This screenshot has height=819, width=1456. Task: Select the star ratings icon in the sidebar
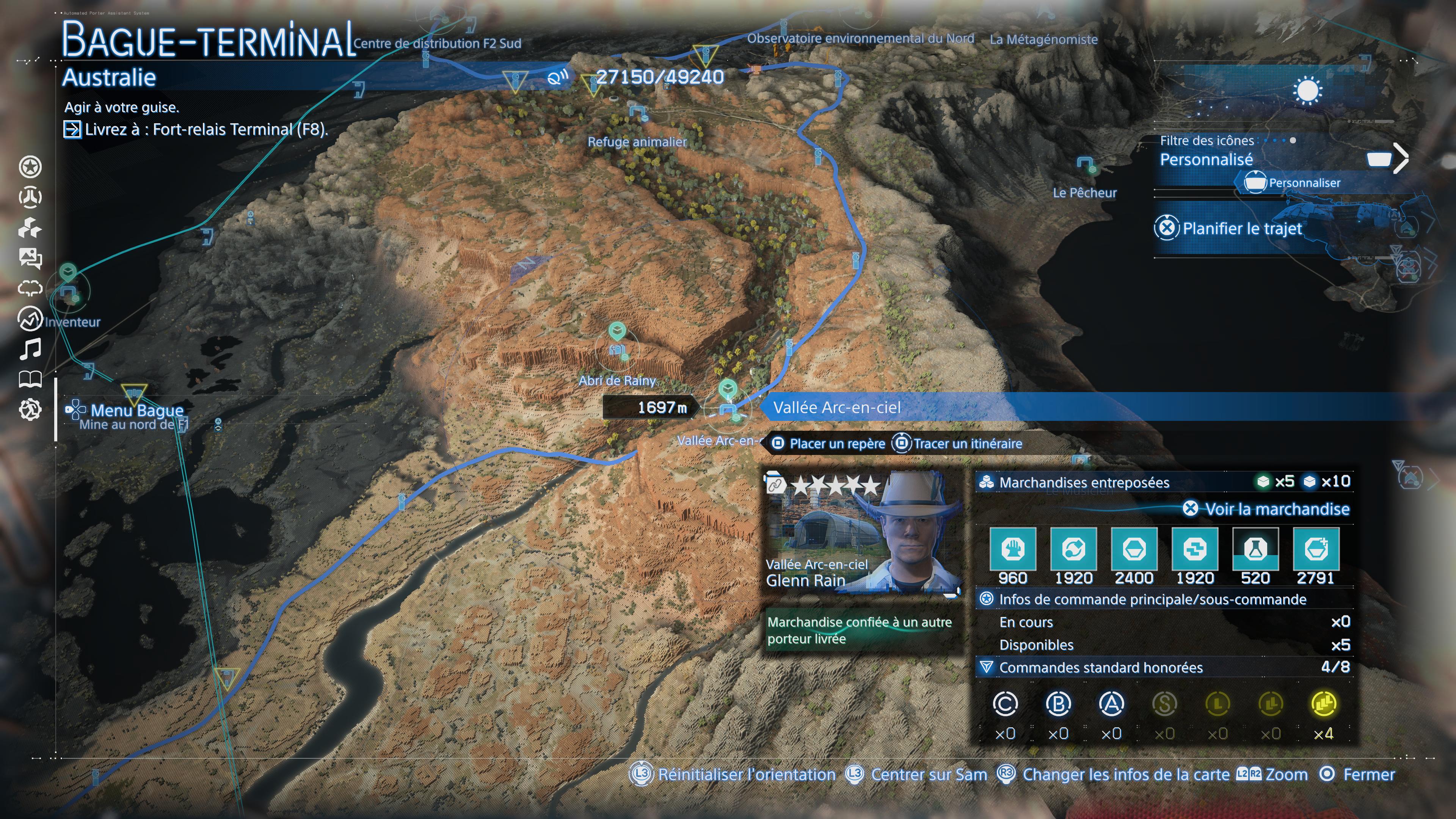(31, 167)
